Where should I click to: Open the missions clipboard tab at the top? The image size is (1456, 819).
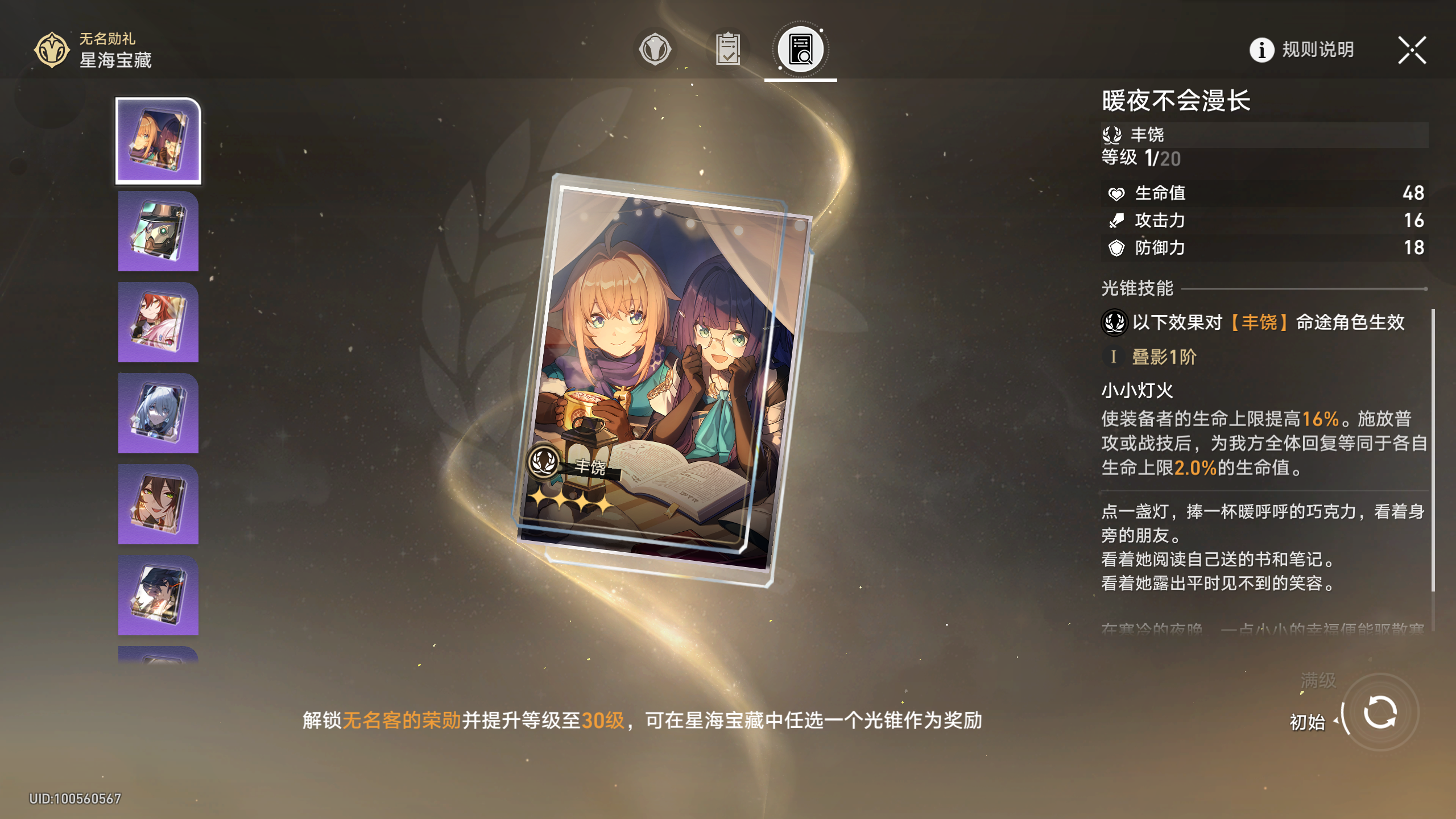[x=729, y=49]
